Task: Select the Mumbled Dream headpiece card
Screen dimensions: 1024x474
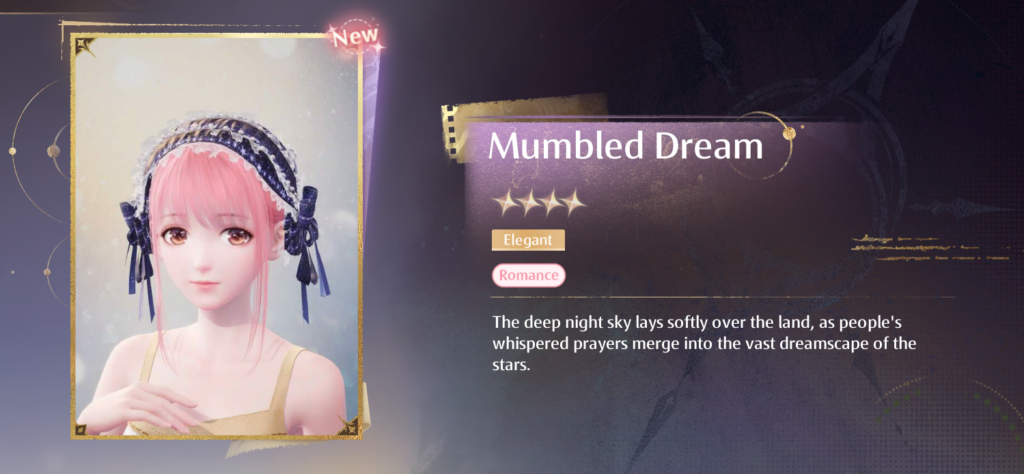Action: click(216, 238)
